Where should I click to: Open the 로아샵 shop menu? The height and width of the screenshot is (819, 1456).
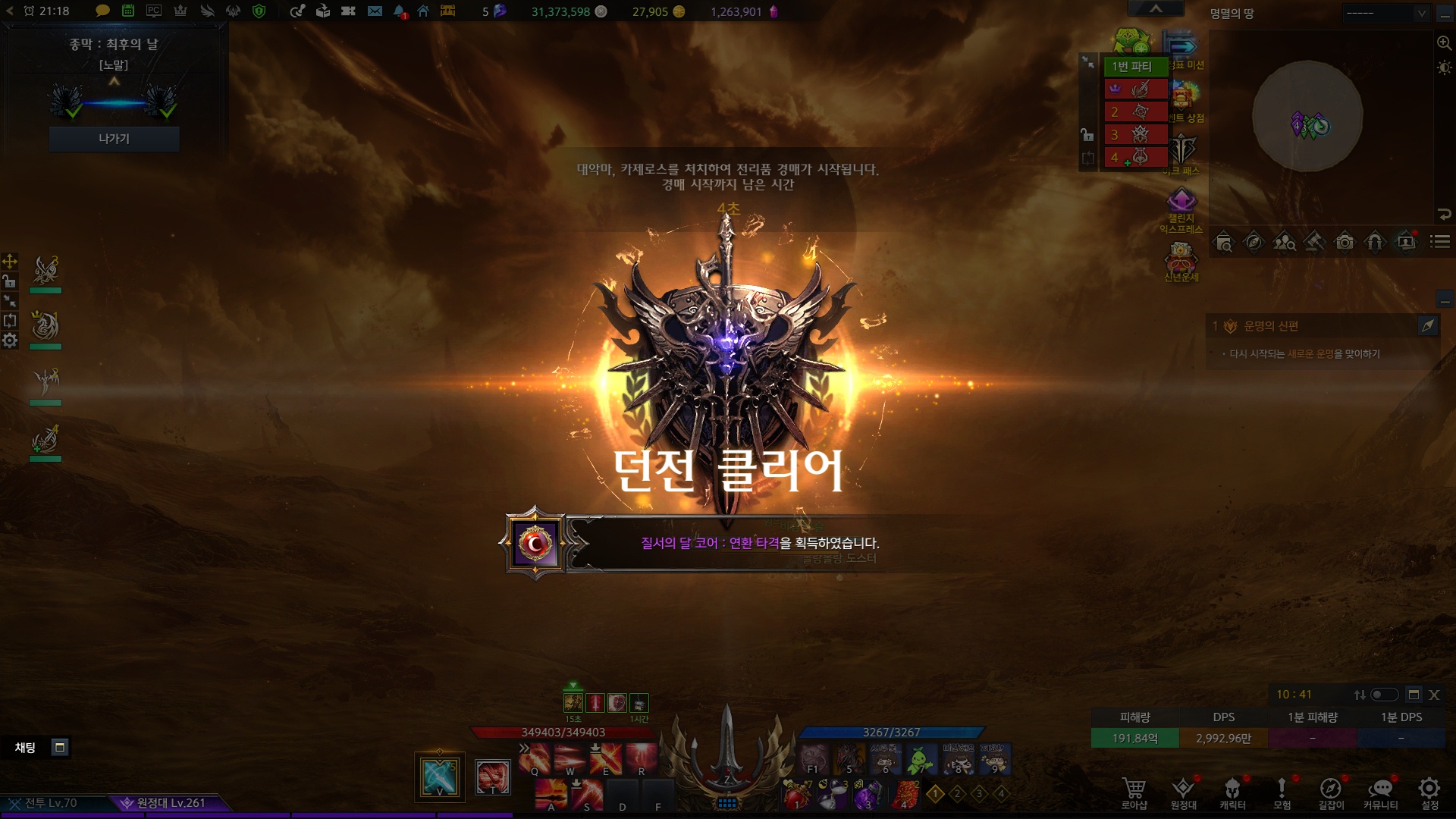click(x=1134, y=792)
